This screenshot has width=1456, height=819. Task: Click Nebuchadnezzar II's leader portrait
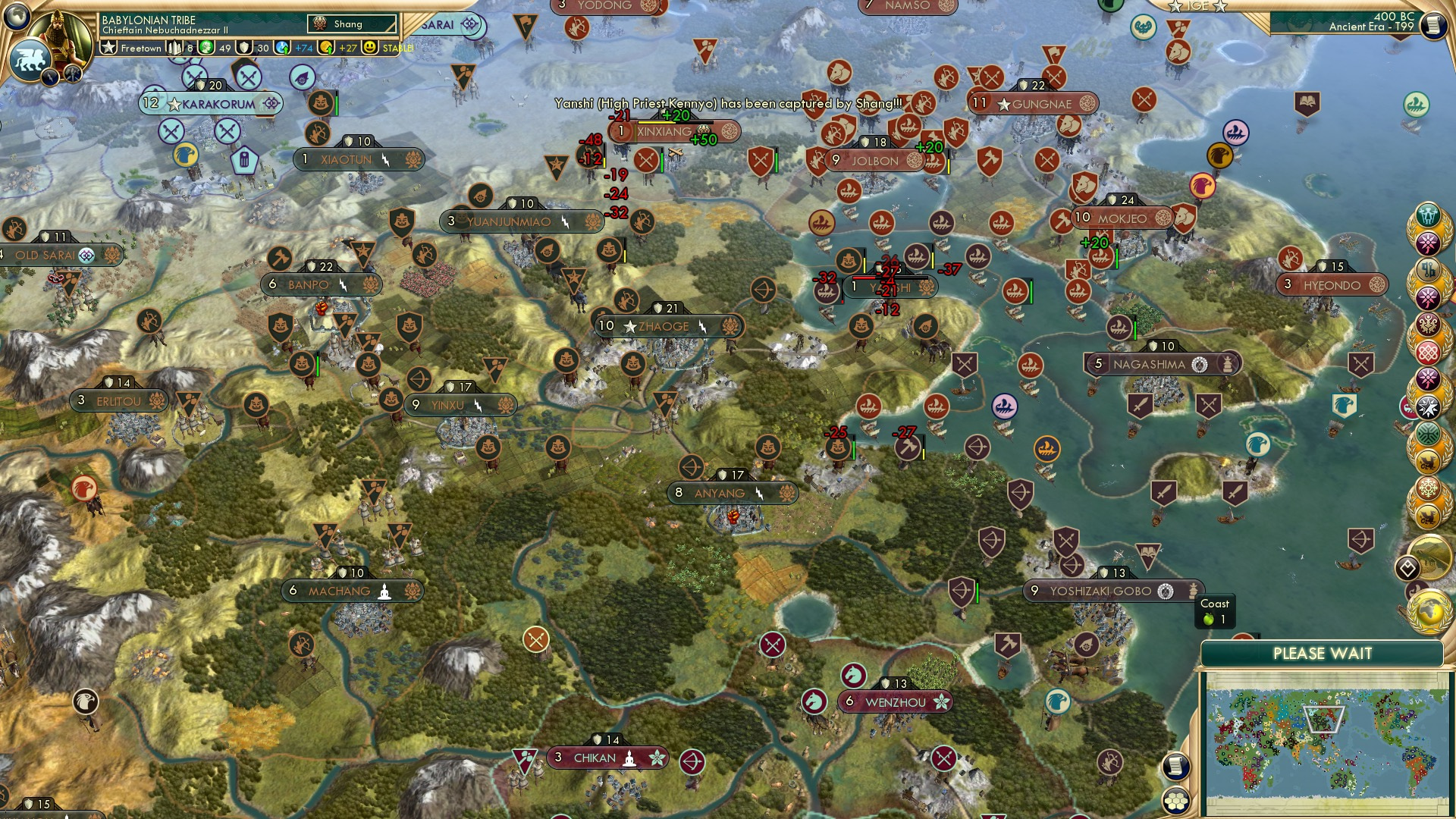coord(62,32)
